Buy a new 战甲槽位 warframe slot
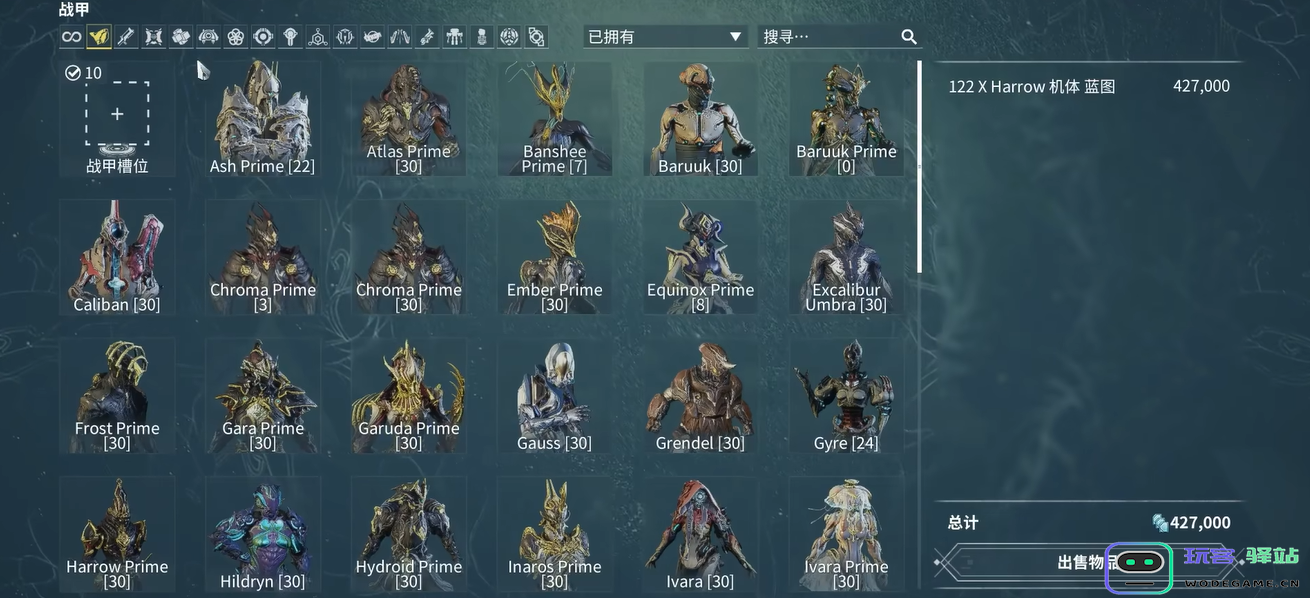 pyautogui.click(x=117, y=115)
